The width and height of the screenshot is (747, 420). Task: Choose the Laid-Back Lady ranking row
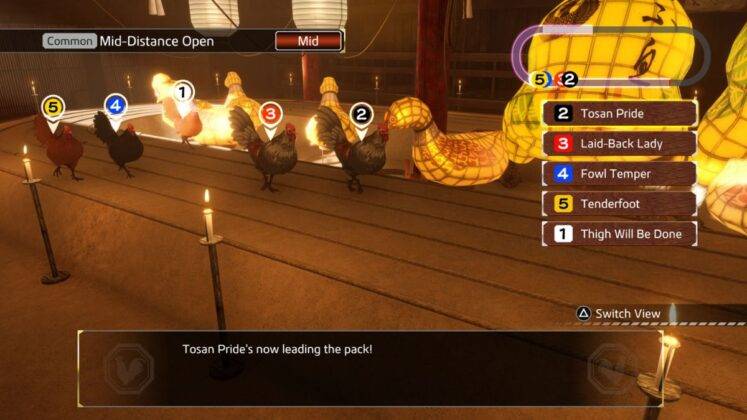coord(619,143)
